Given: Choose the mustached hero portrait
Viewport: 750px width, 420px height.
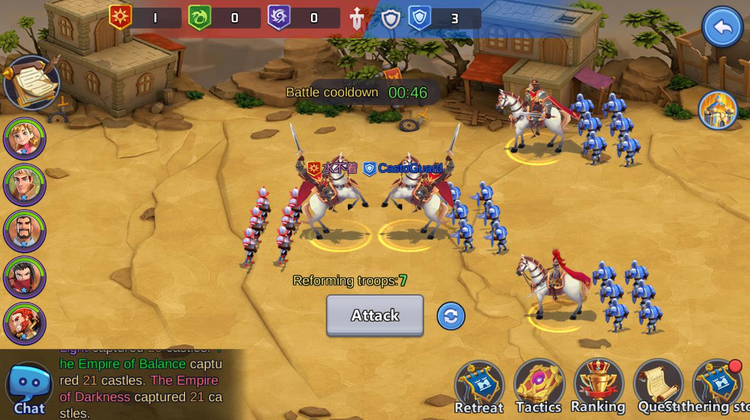Looking at the screenshot, I should [x=24, y=231].
